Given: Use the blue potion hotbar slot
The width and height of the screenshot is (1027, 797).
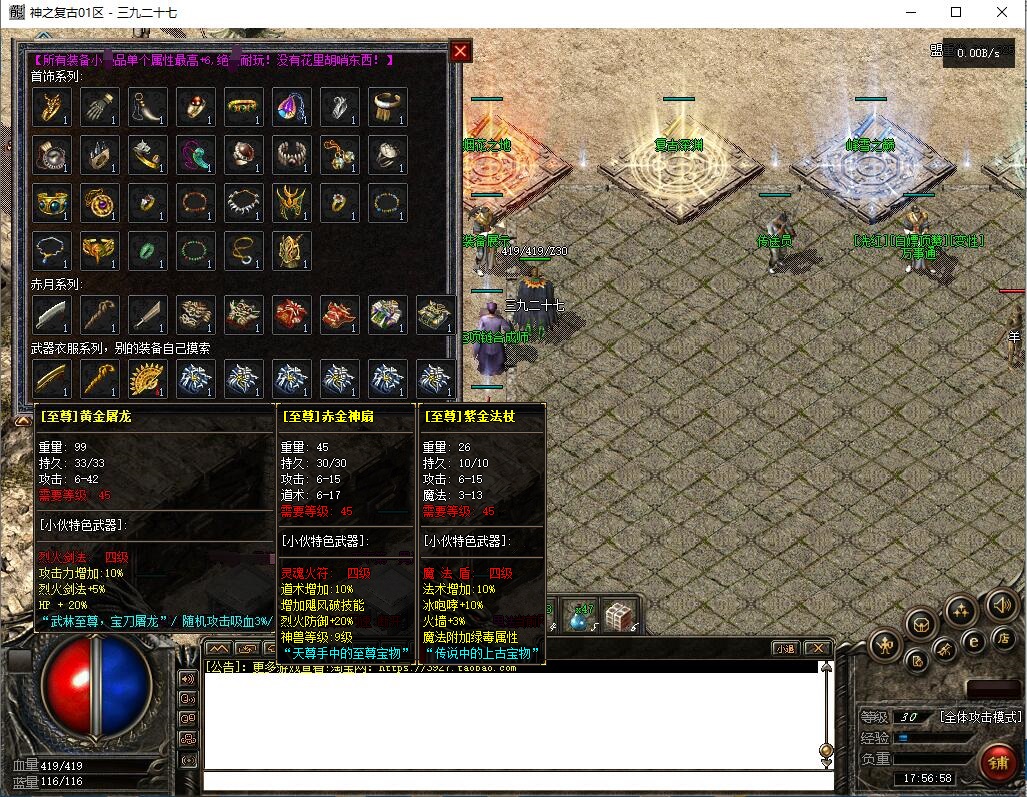Looking at the screenshot, I should tap(580, 615).
